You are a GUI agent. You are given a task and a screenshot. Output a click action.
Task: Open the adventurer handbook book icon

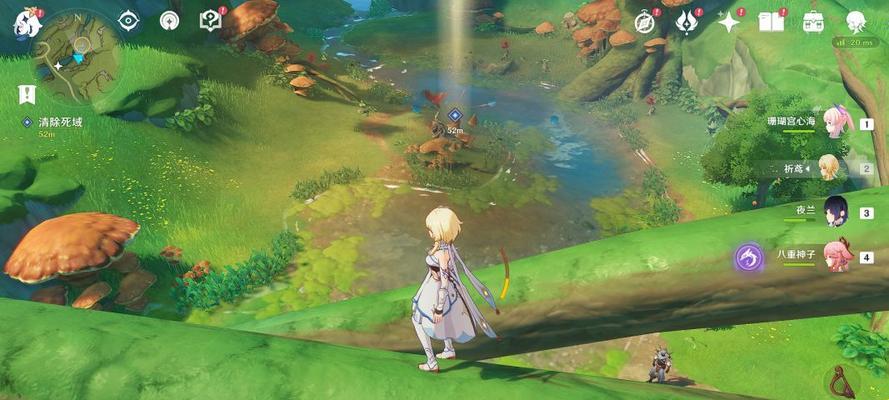click(x=770, y=21)
